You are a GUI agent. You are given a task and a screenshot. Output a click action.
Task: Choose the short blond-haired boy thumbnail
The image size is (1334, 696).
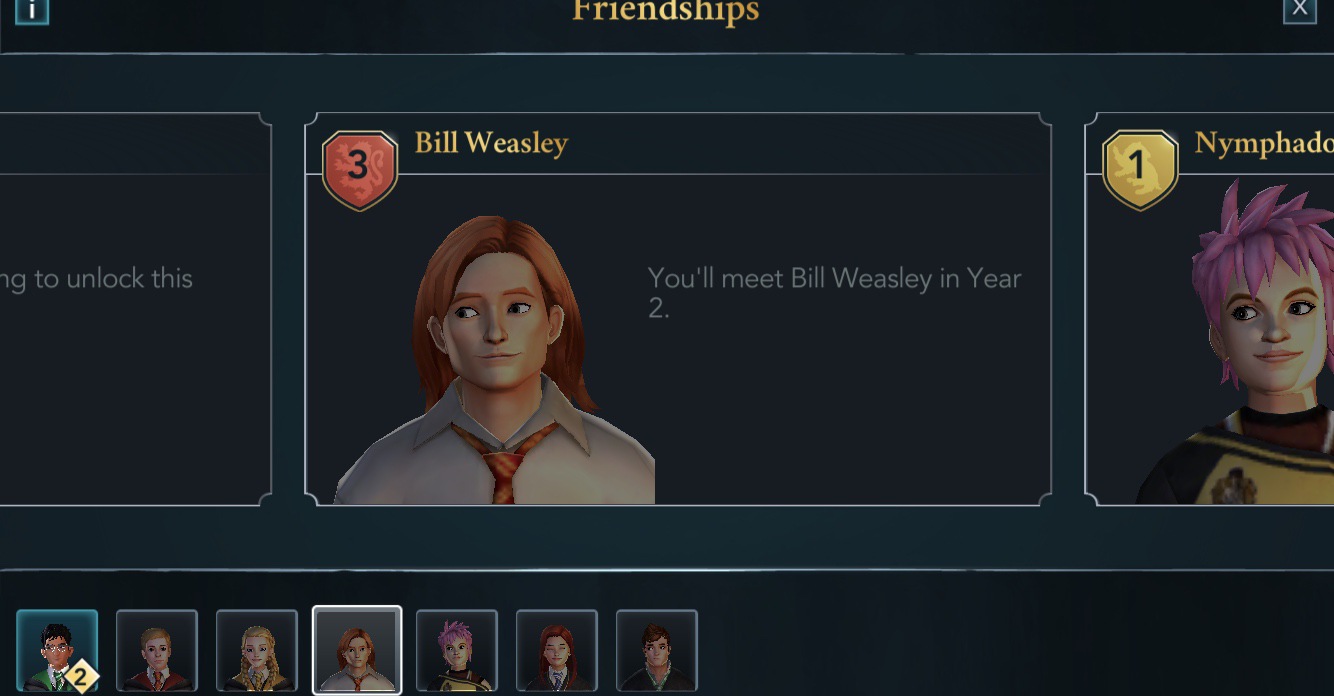point(157,651)
